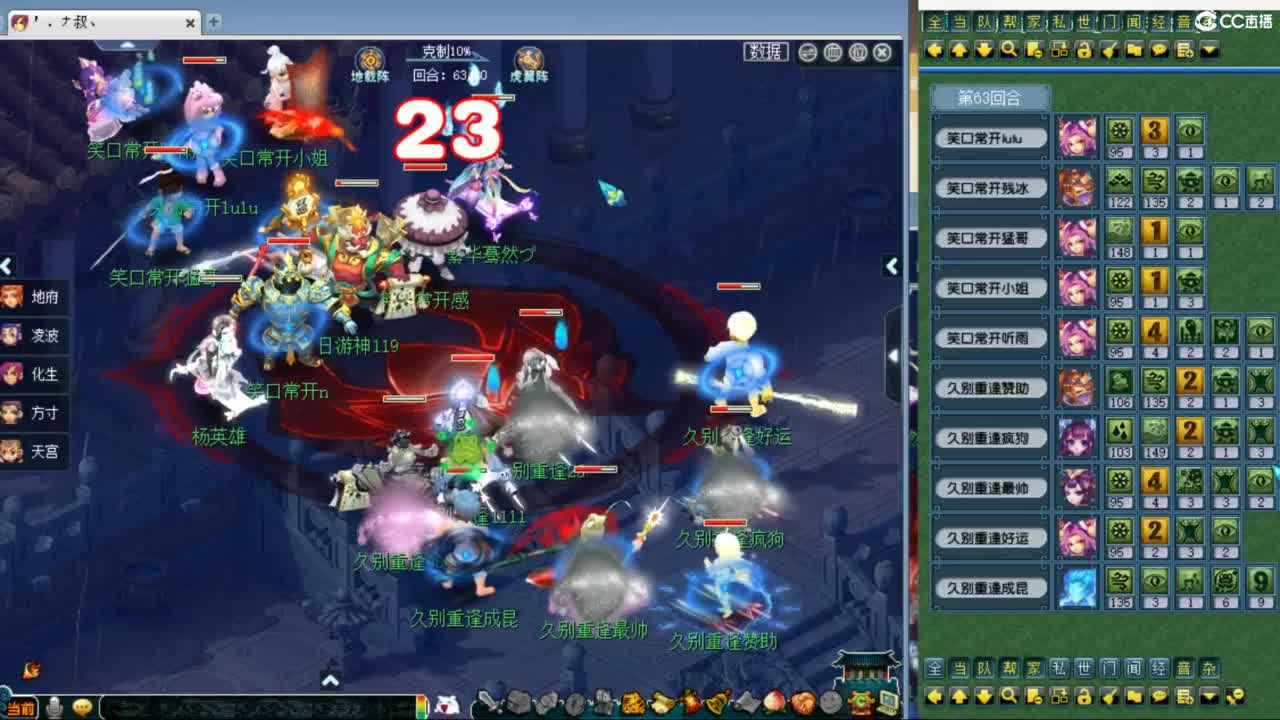Open chat search with the magnifier icon
The image size is (1280, 720).
[x=1009, y=48]
